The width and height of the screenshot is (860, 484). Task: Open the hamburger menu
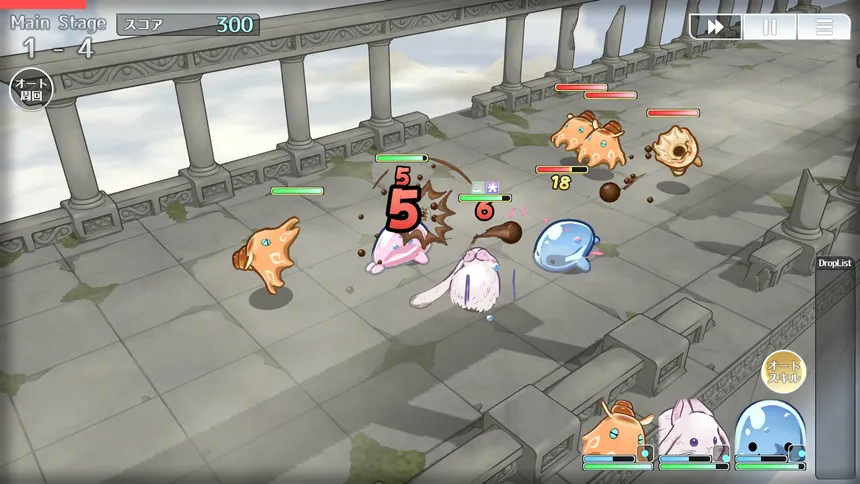pos(824,27)
